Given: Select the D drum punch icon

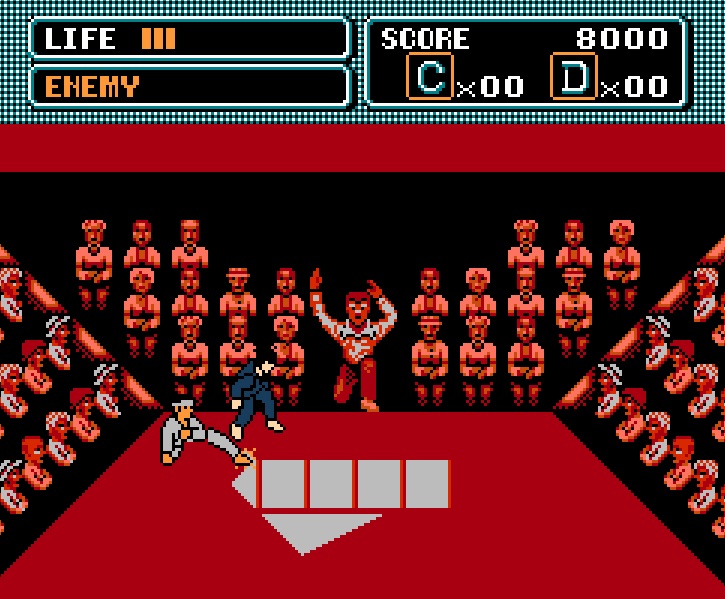Looking at the screenshot, I should 574,77.
